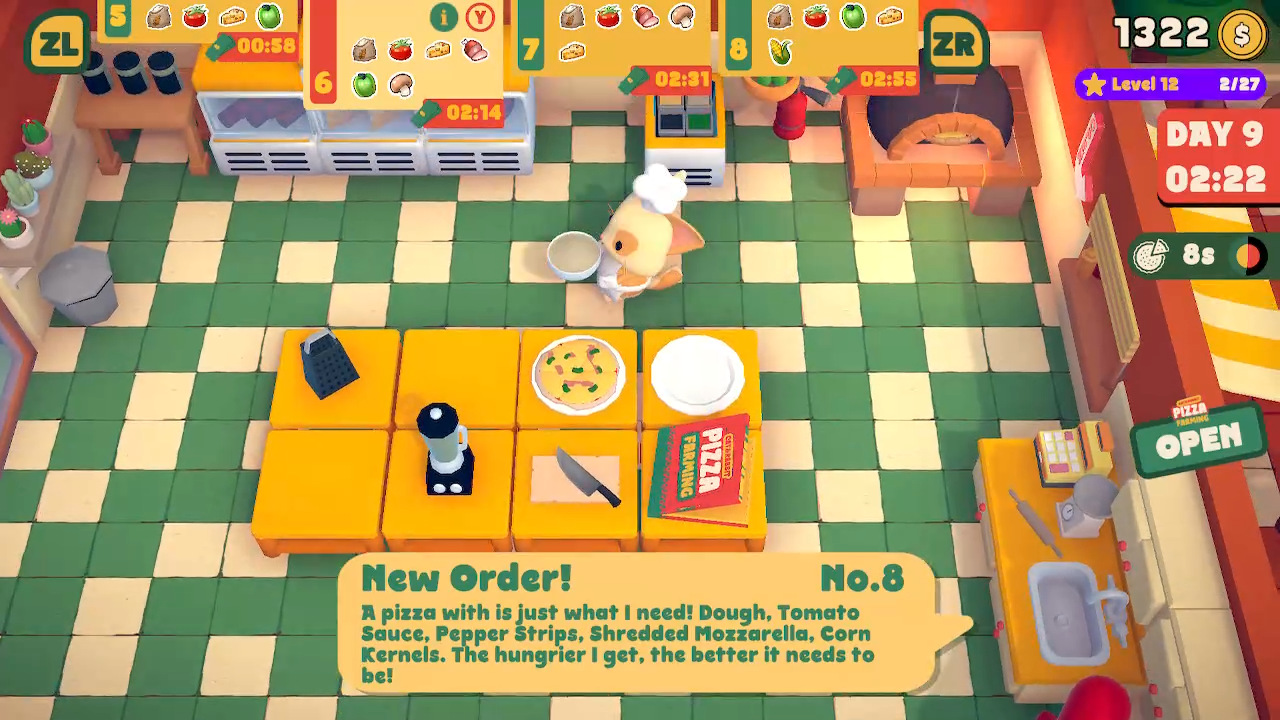Click the mushroom icon on order 6
This screenshot has width=1280, height=720.
coord(402,85)
